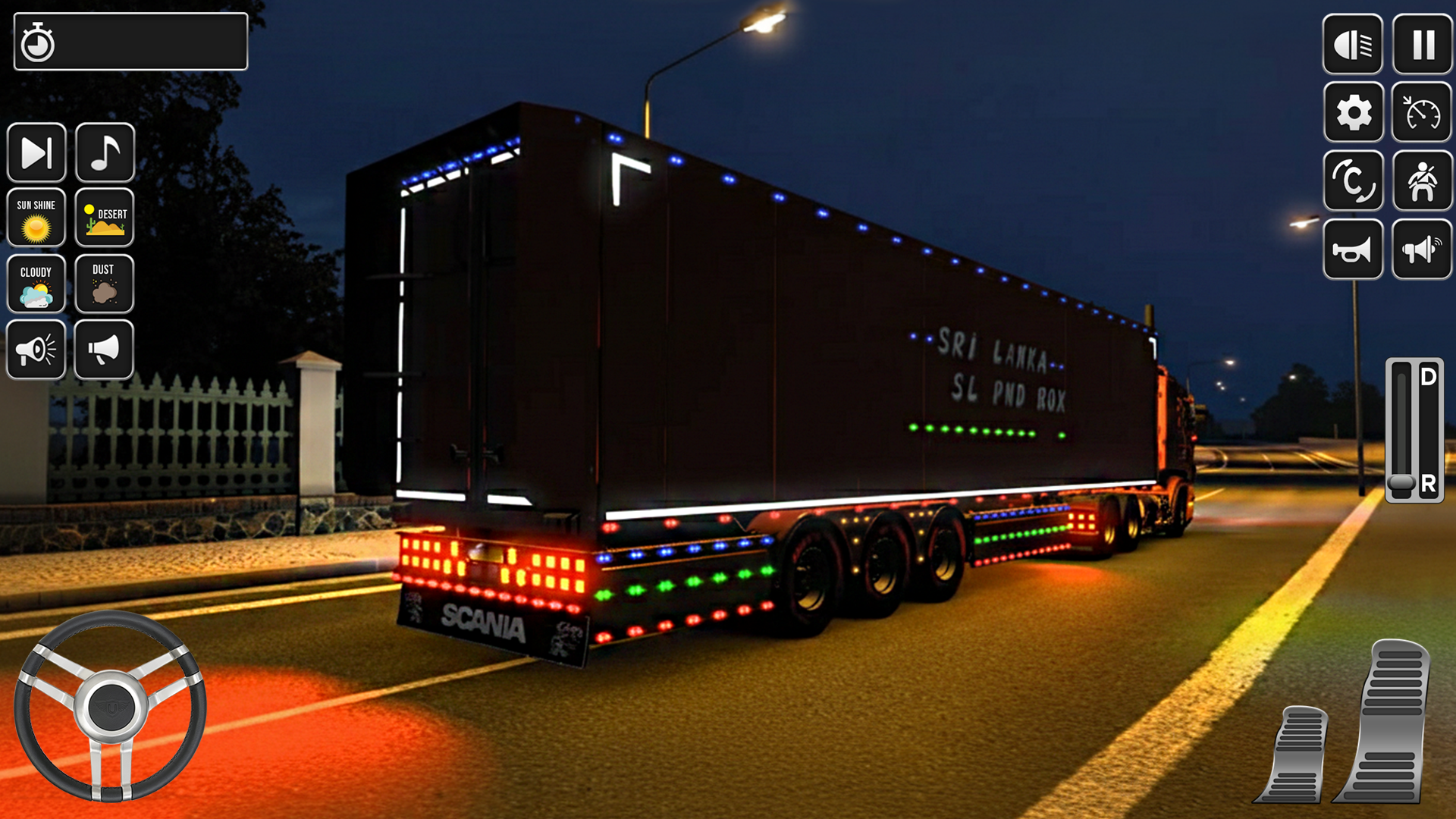The height and width of the screenshot is (819, 1456).
Task: Enable Sun Shine weather
Action: click(36, 219)
